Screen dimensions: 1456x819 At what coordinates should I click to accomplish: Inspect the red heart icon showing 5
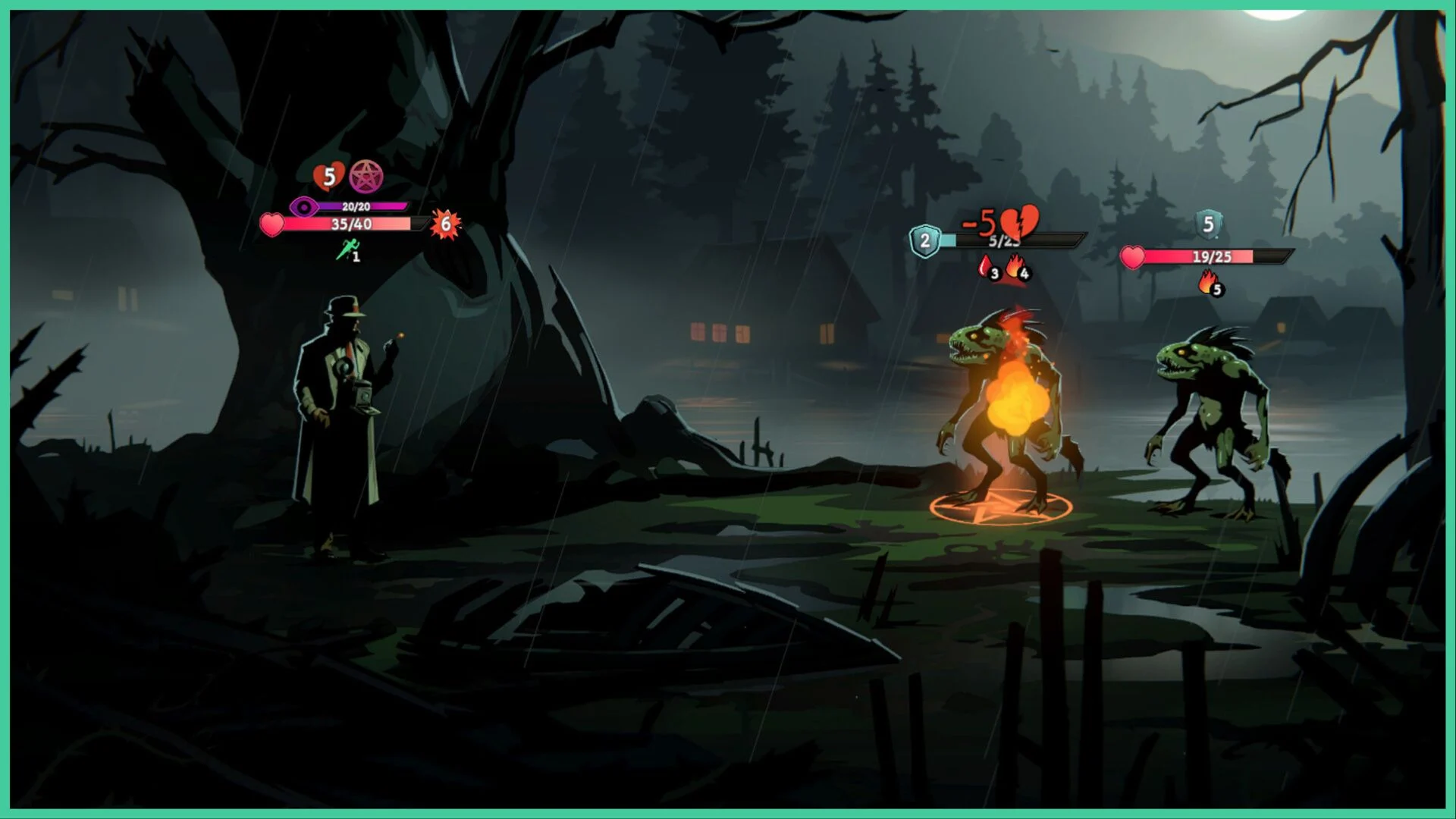point(328,177)
